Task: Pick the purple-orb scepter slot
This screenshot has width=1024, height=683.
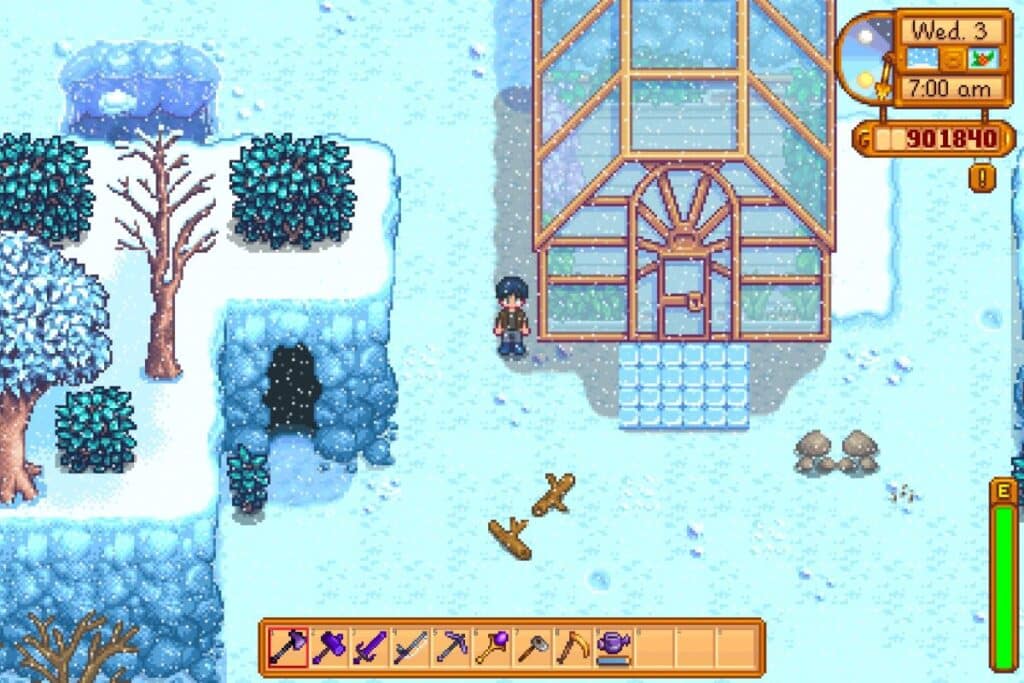Action: [491, 647]
